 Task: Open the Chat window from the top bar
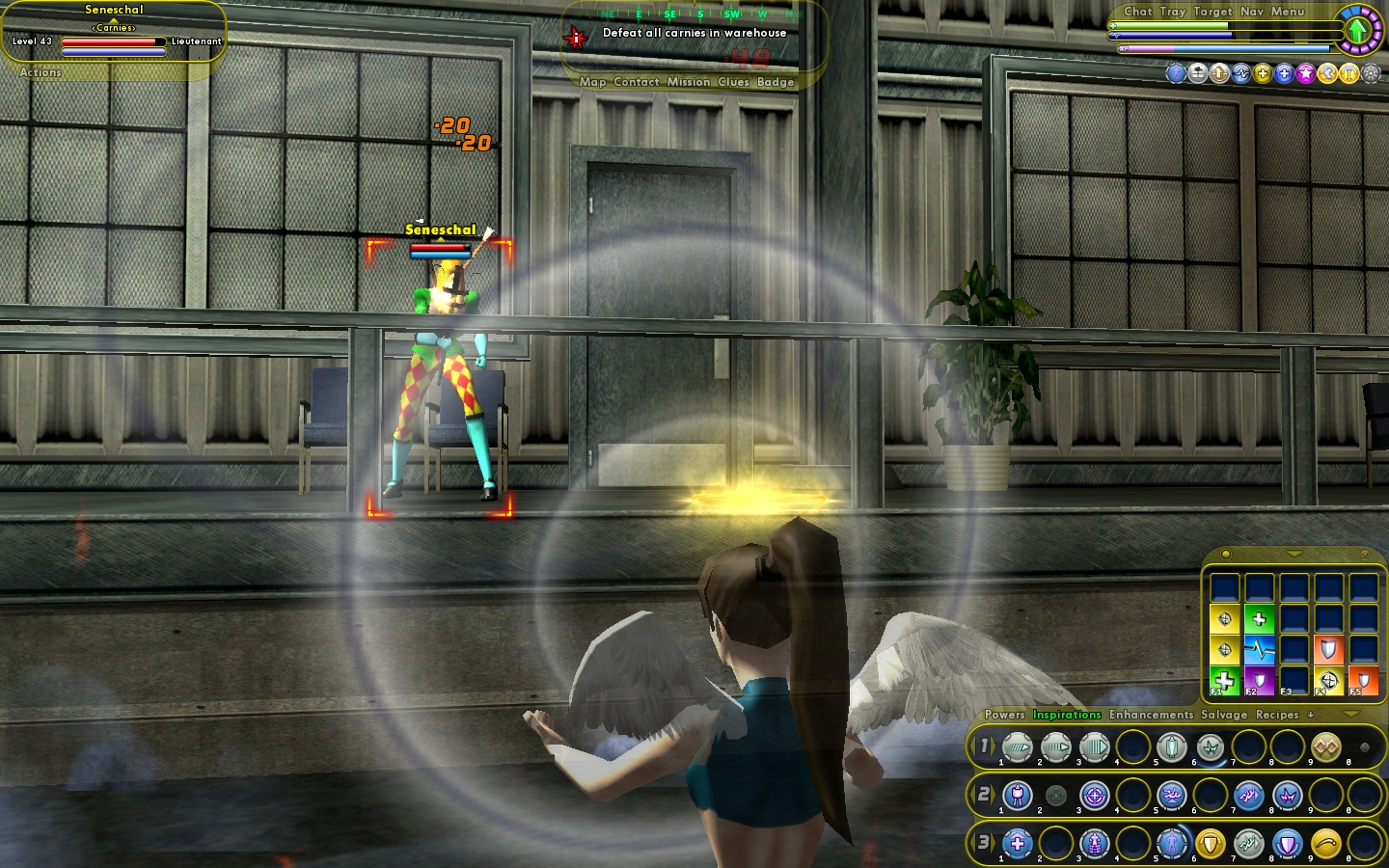click(1137, 12)
